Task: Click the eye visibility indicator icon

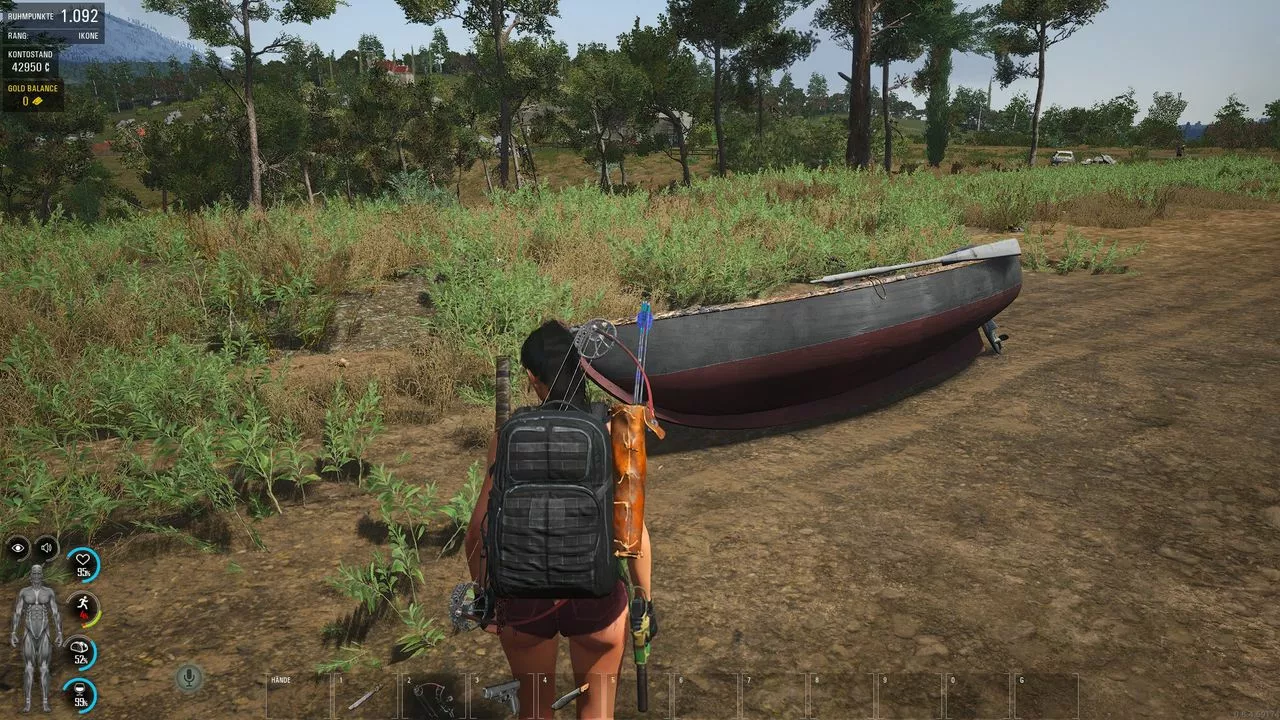Action: click(x=18, y=547)
